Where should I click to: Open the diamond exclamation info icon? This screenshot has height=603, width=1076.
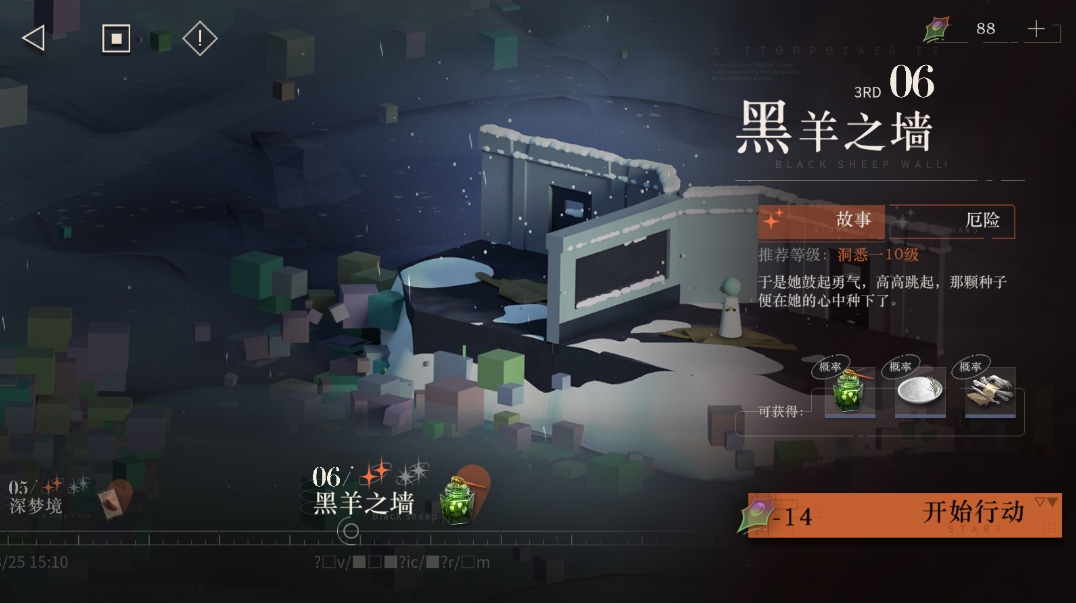point(200,39)
